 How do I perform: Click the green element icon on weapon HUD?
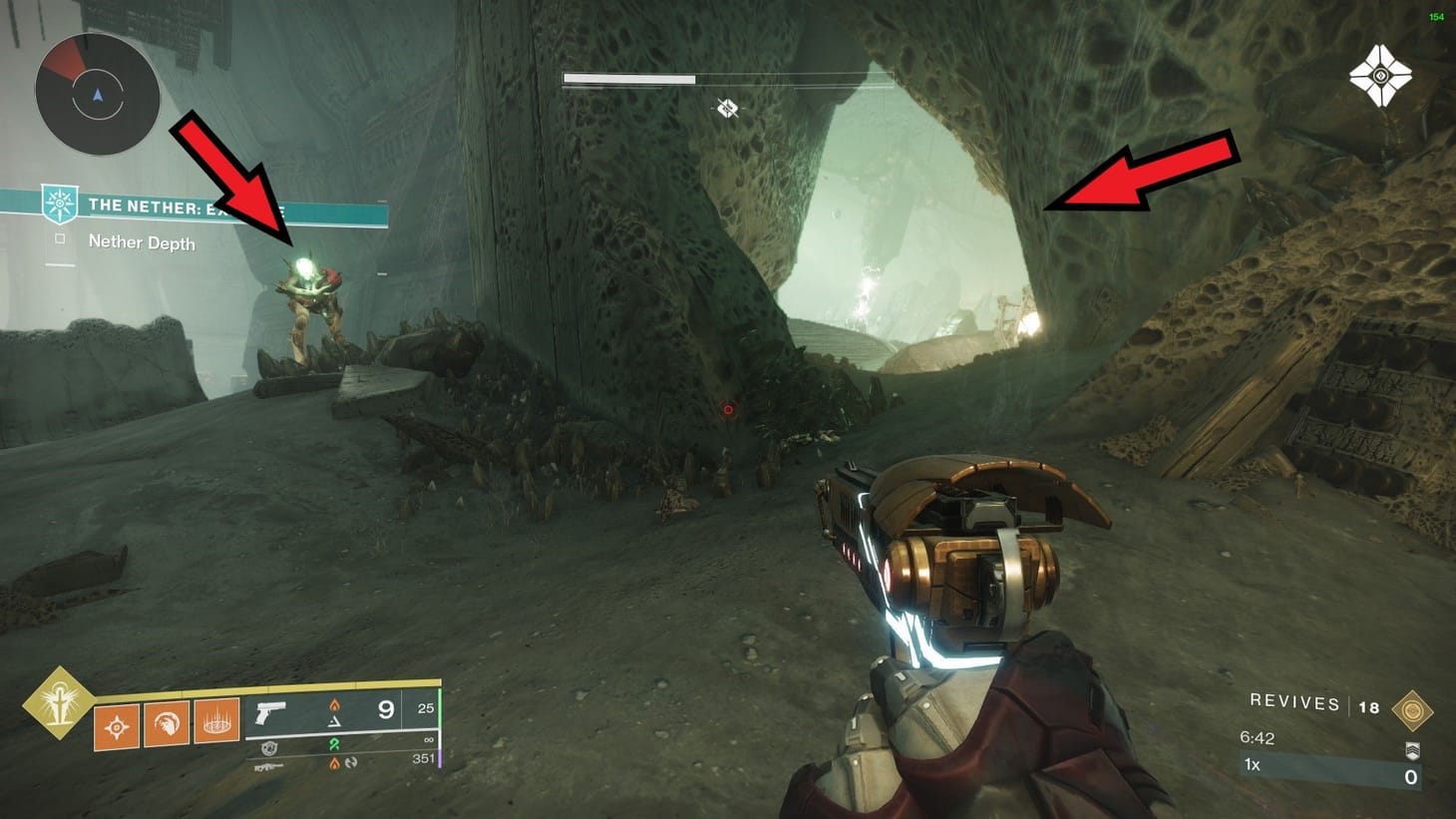(335, 743)
